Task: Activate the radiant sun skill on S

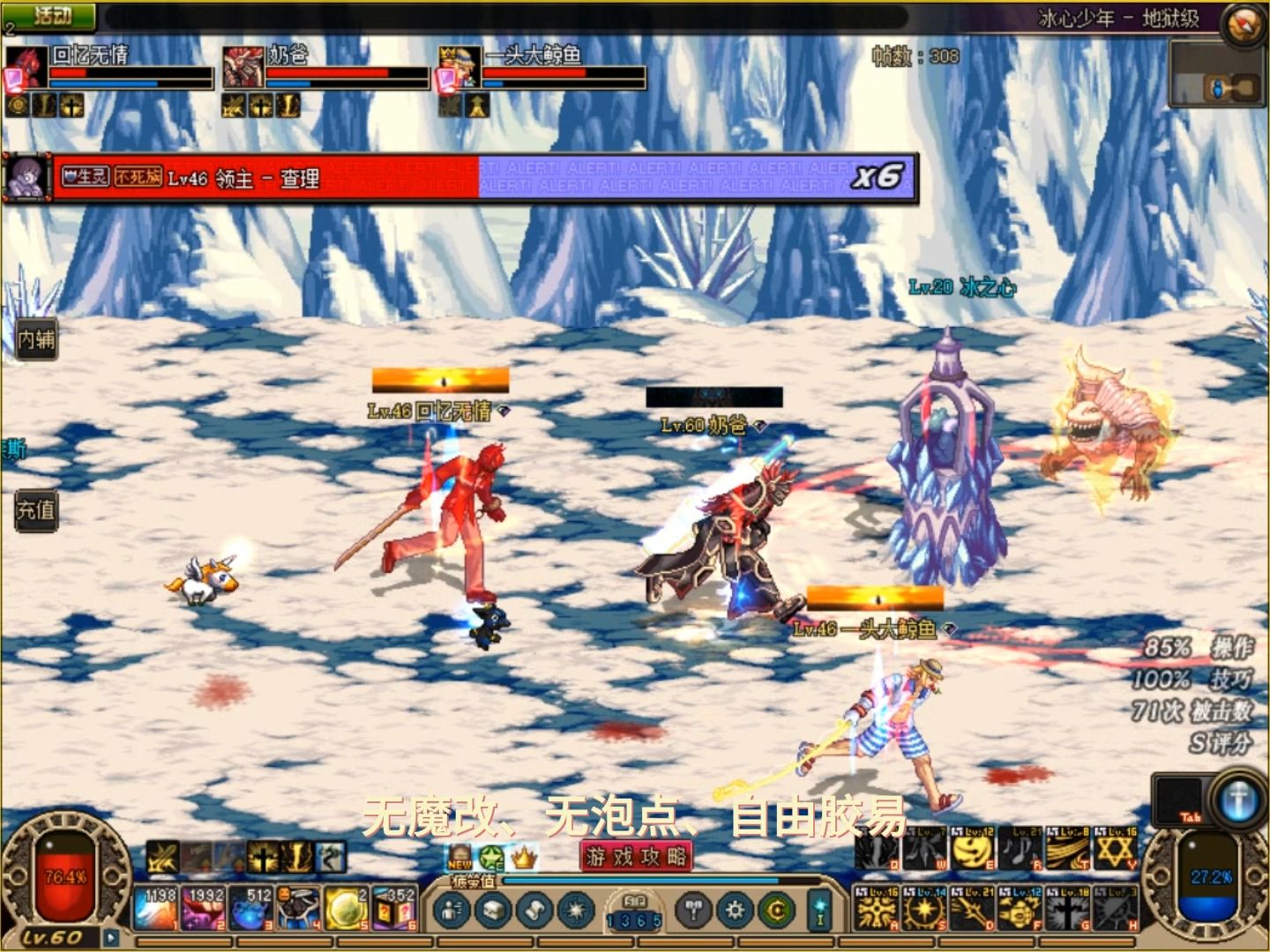Action: (x=923, y=910)
